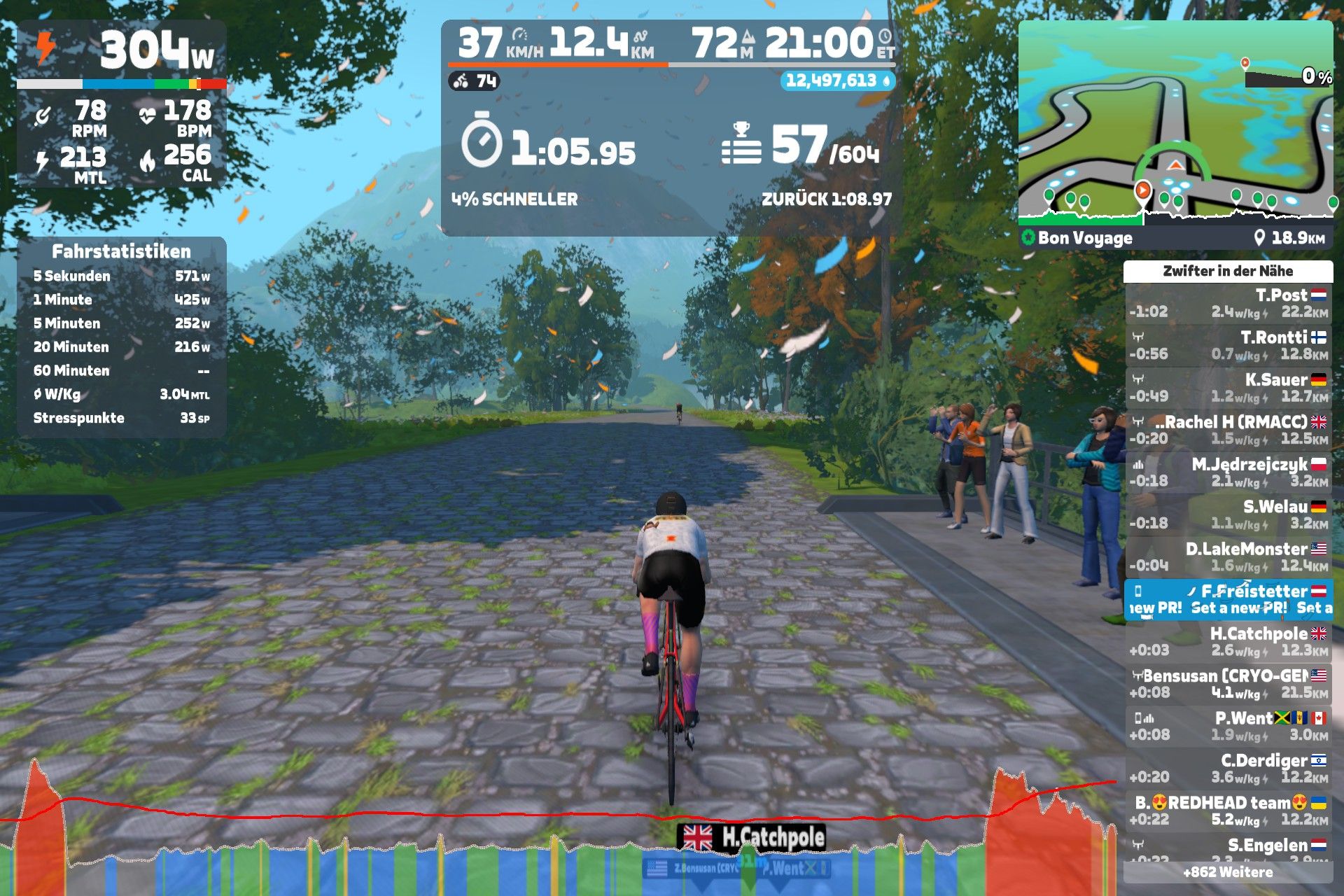The image size is (1344, 896).
Task: Open the Fahrstatistiken stats panel
Action: 121,337
